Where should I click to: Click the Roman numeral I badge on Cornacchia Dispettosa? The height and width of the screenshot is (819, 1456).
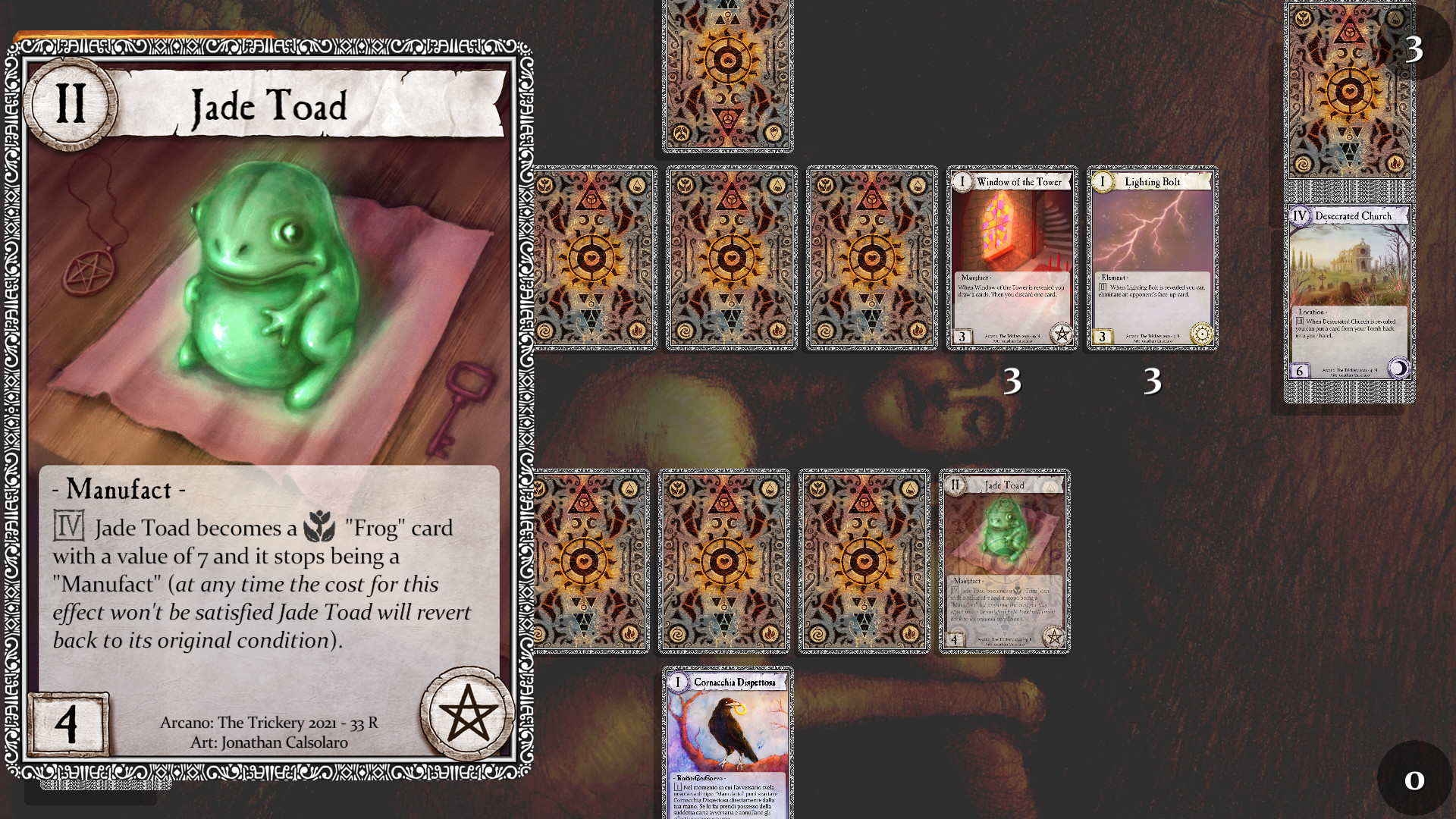(678, 683)
